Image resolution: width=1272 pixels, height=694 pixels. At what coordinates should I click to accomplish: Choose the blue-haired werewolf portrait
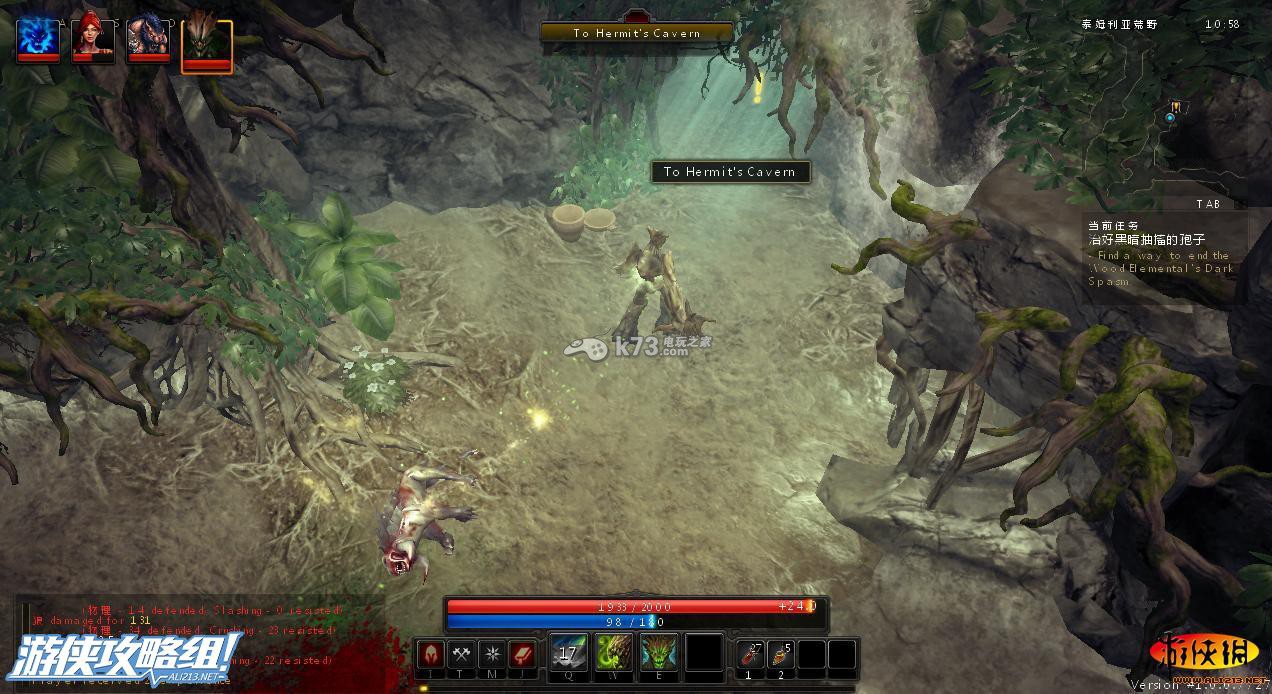[x=148, y=40]
